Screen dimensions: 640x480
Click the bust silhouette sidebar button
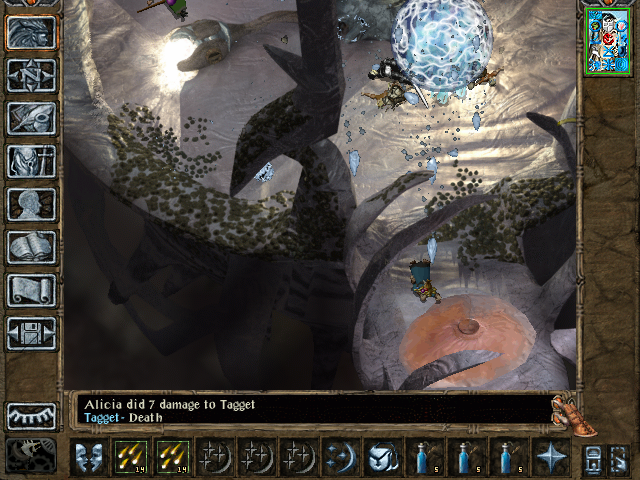tap(31, 204)
